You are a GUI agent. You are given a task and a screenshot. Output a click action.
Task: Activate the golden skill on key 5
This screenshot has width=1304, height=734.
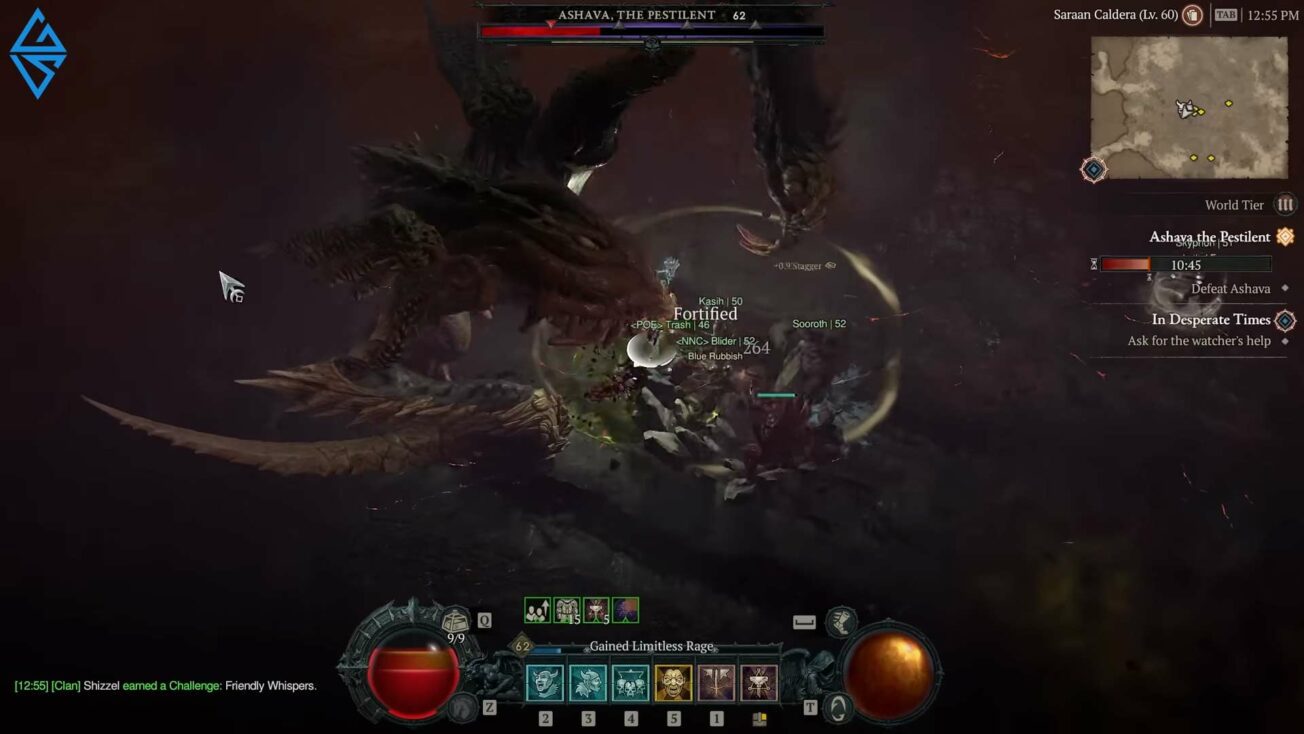click(673, 683)
